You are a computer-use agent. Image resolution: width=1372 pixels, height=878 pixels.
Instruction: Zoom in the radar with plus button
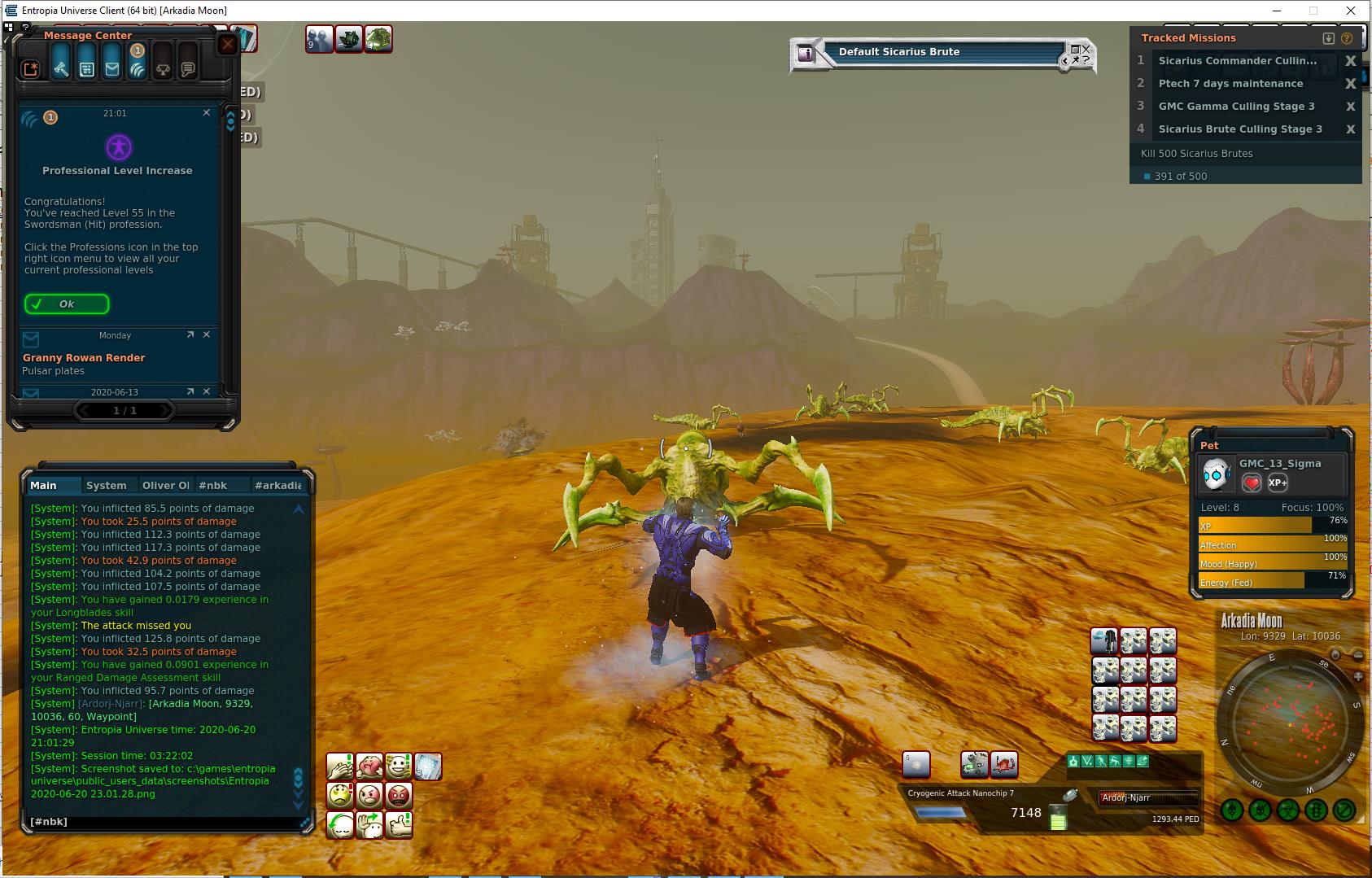[1358, 677]
